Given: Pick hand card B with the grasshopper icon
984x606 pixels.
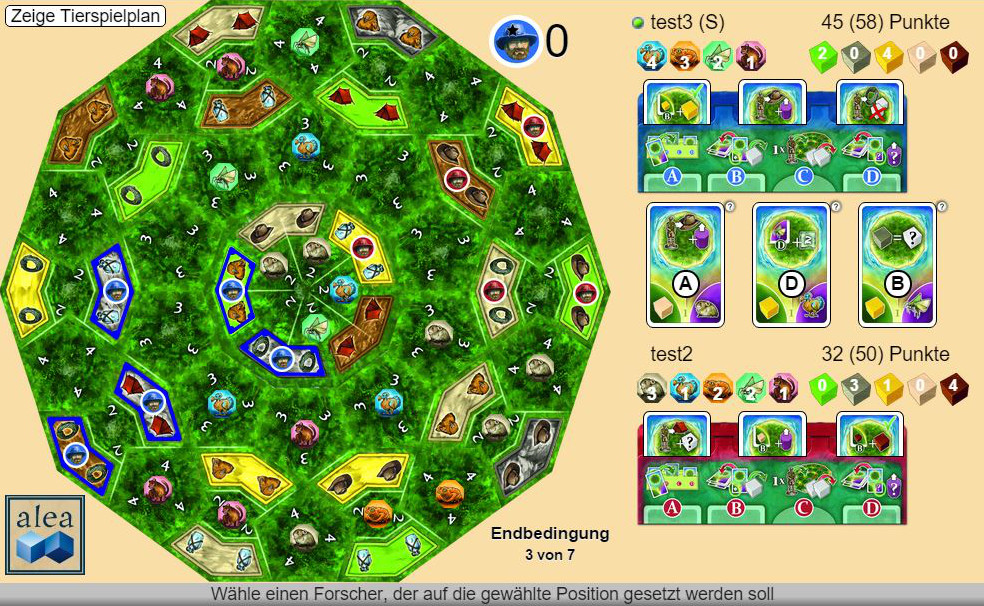Looking at the screenshot, I should (x=898, y=264).
